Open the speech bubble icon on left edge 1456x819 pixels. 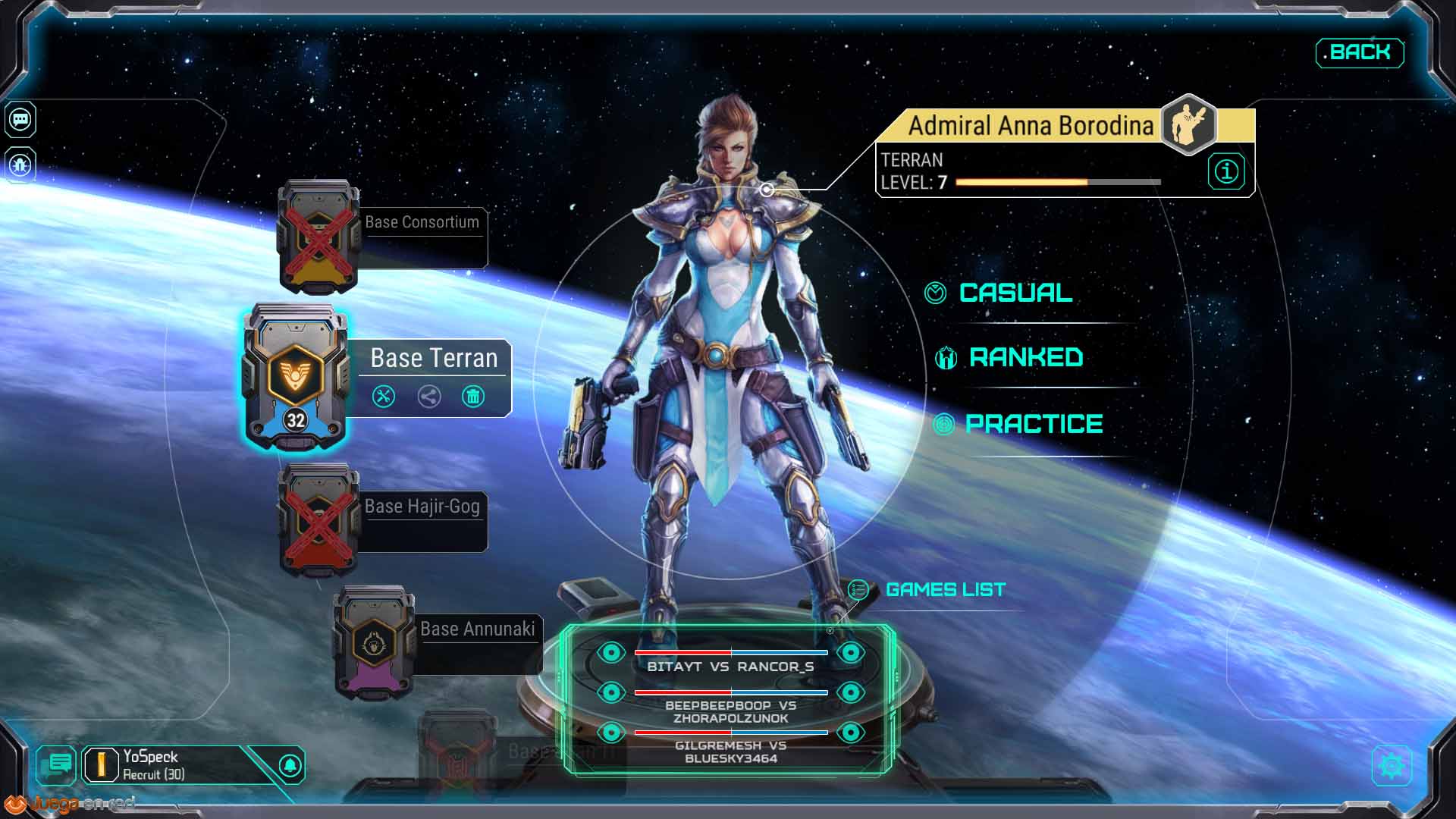pos(20,120)
